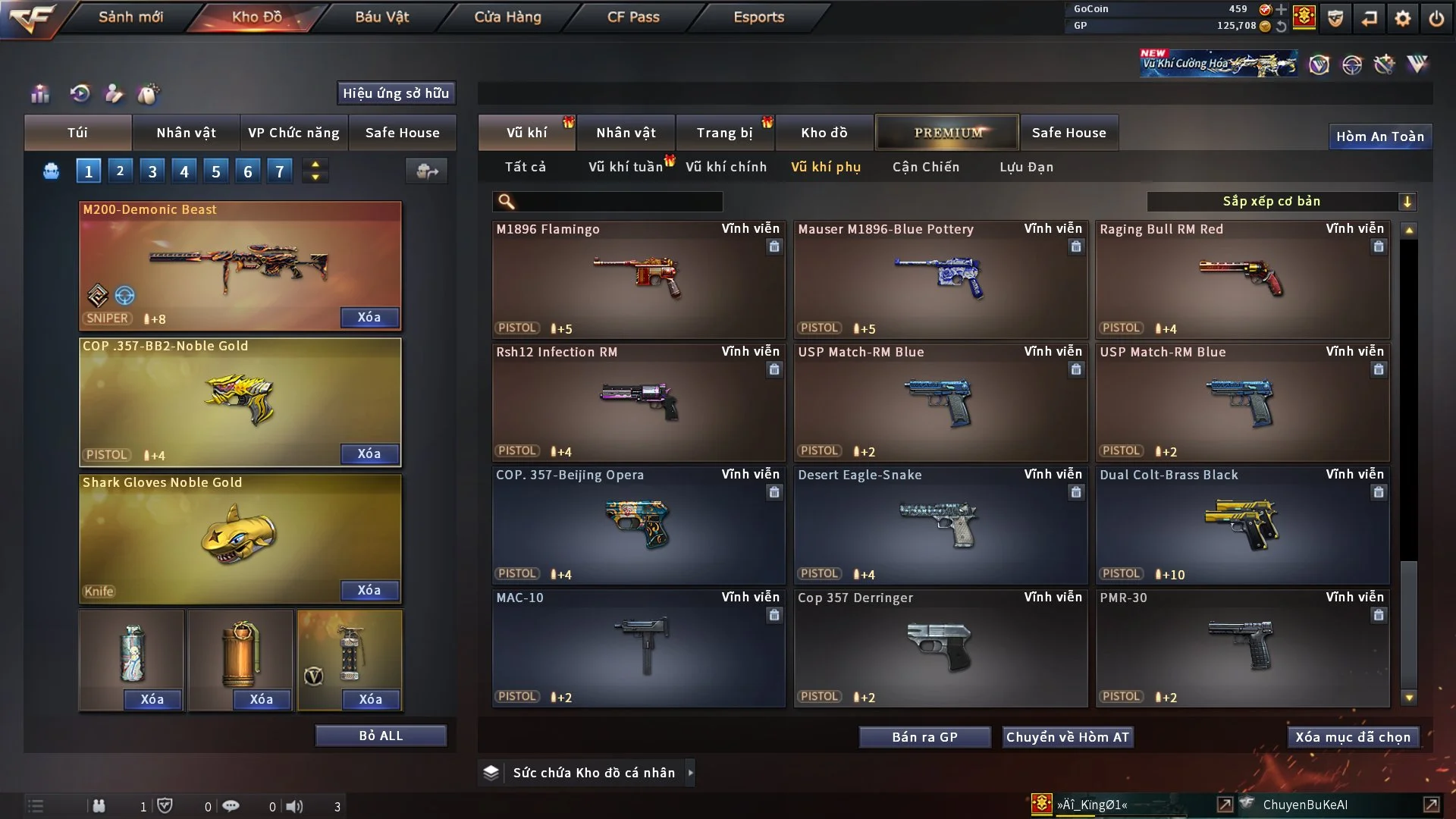This screenshot has width=1456, height=819.
Task: Open the Hòm An Toàn safe box
Action: [x=1379, y=136]
